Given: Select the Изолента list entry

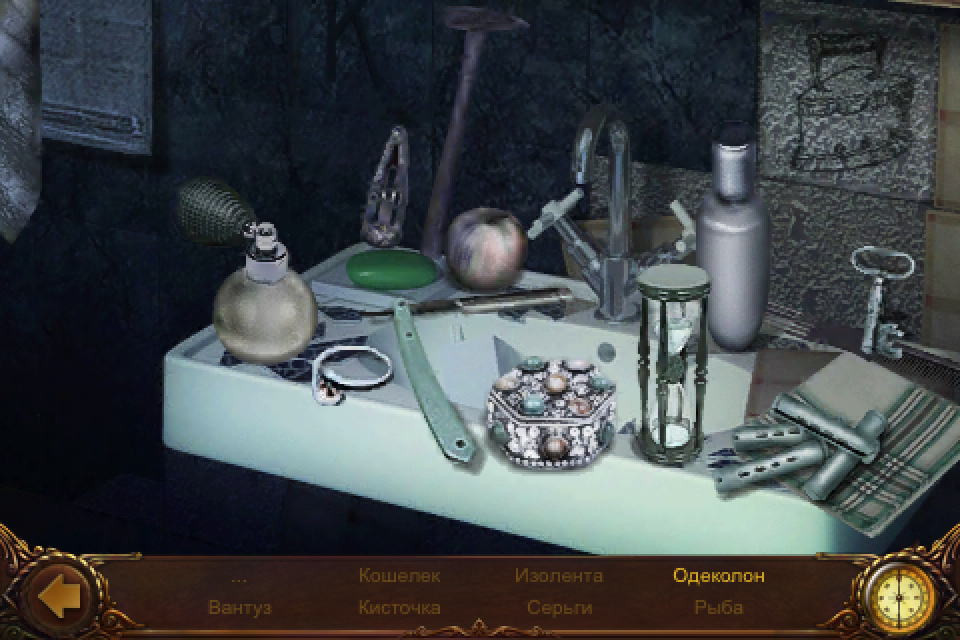Looking at the screenshot, I should coord(559,576).
